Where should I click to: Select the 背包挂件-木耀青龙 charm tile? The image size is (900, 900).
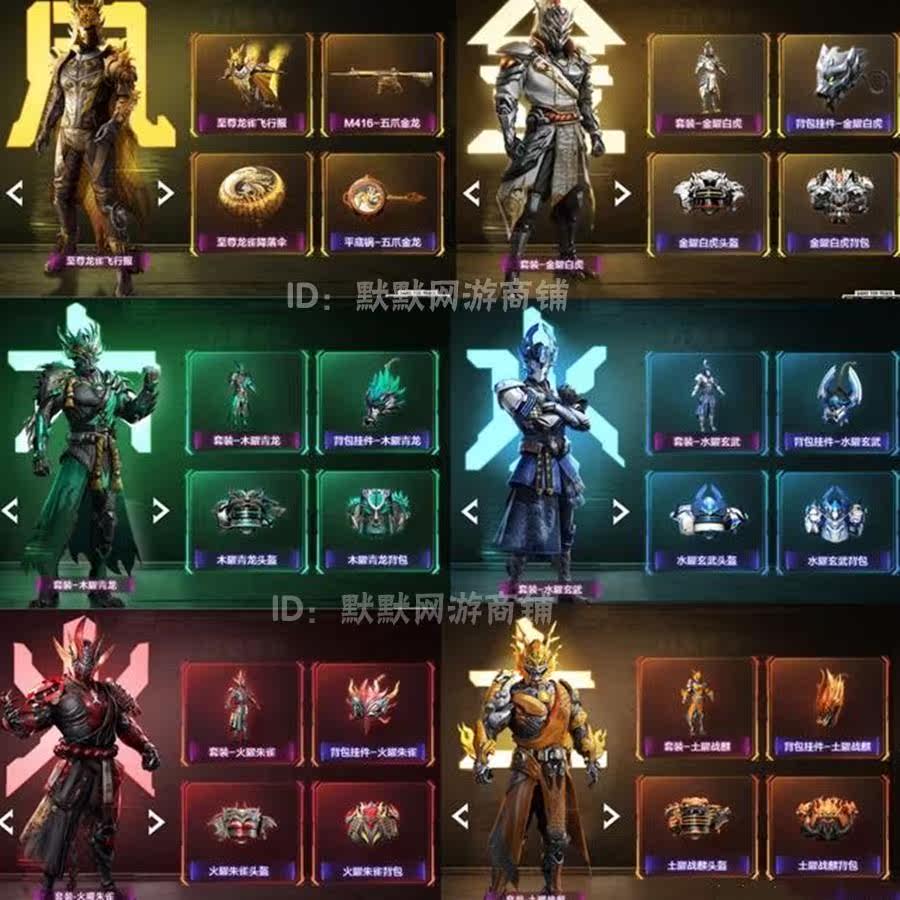377,402
